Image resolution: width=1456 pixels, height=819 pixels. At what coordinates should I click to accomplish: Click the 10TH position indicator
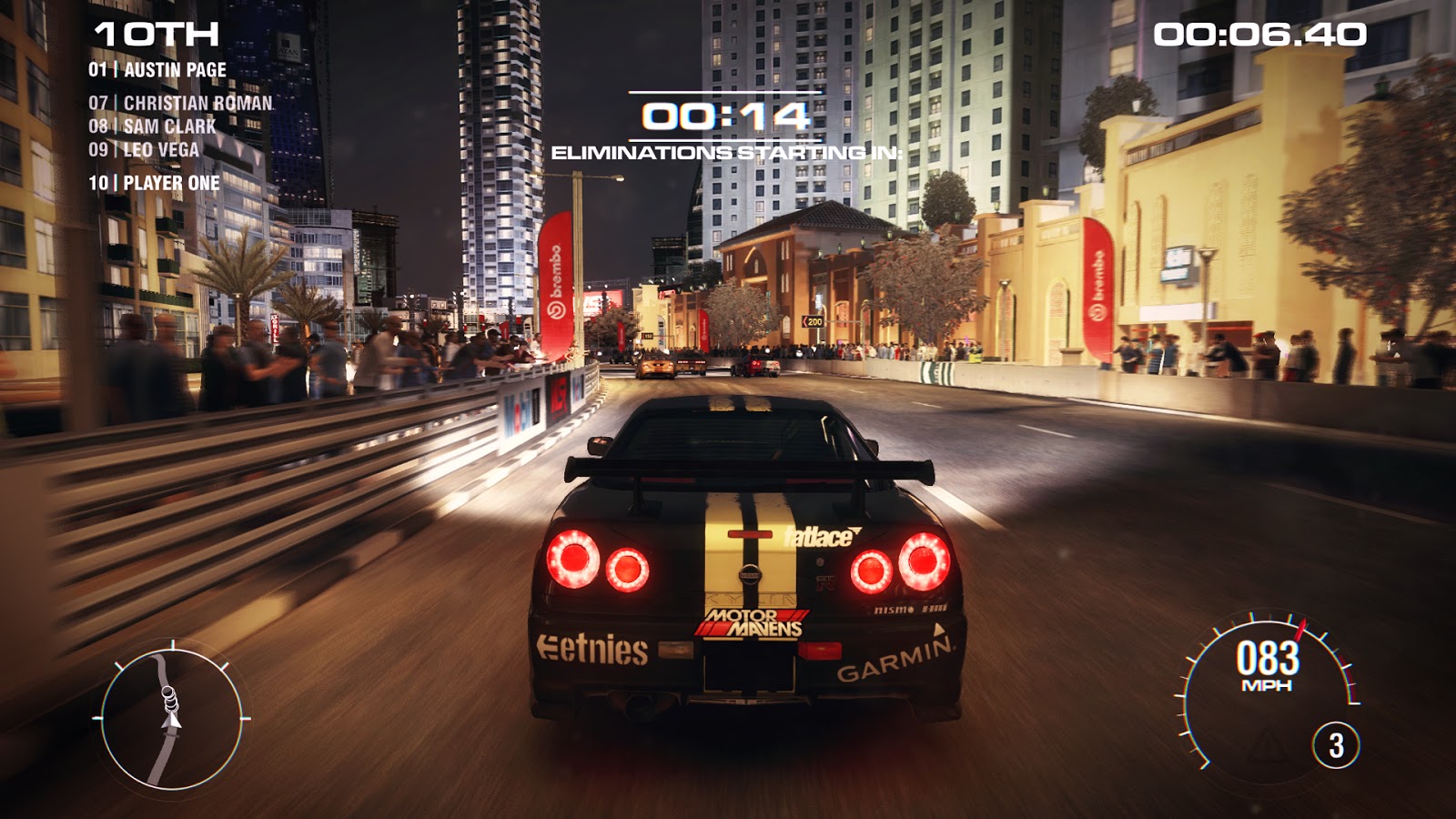point(155,35)
